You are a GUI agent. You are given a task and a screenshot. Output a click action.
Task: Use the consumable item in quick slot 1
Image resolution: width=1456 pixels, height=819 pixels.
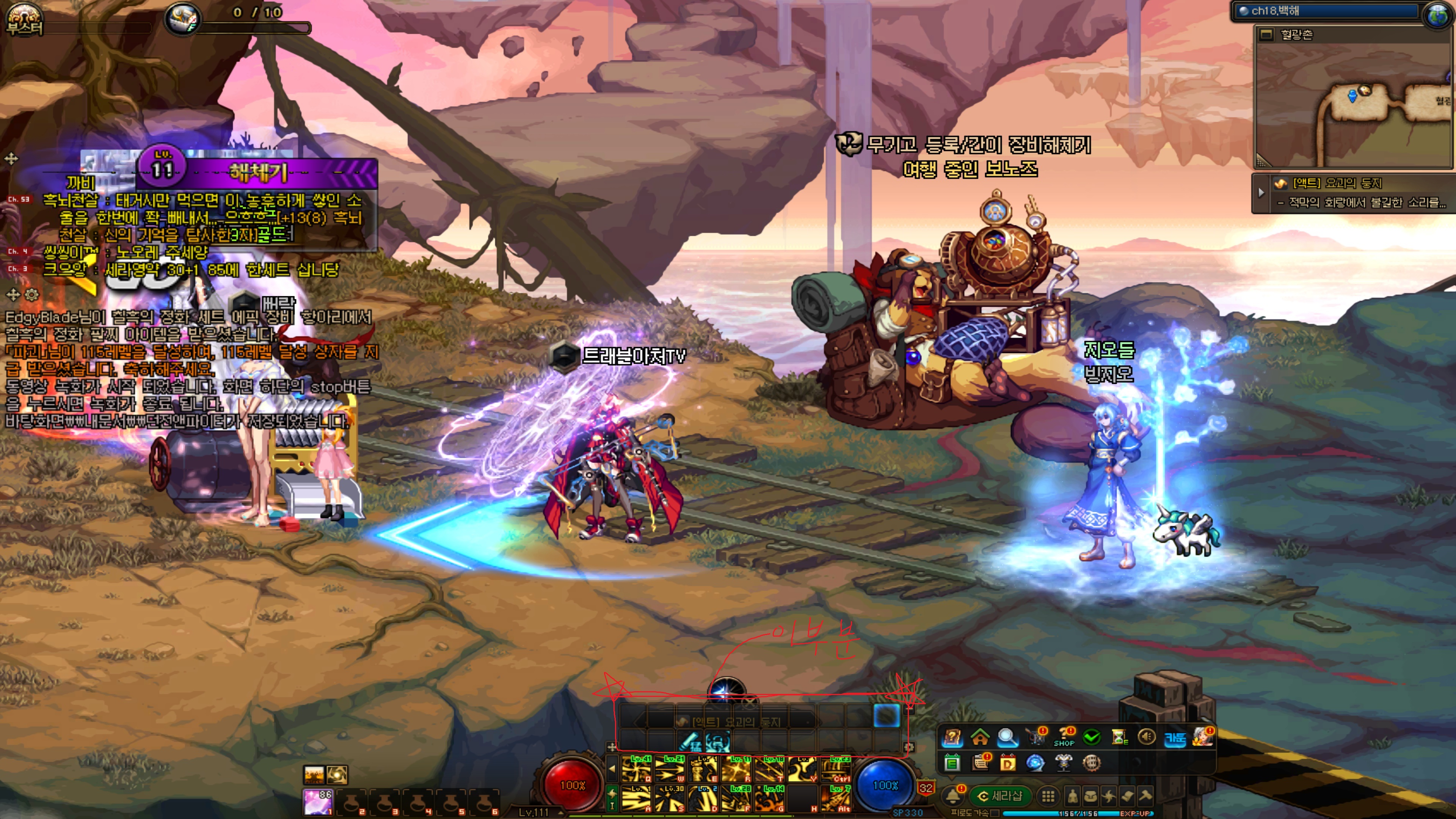pyautogui.click(x=318, y=802)
